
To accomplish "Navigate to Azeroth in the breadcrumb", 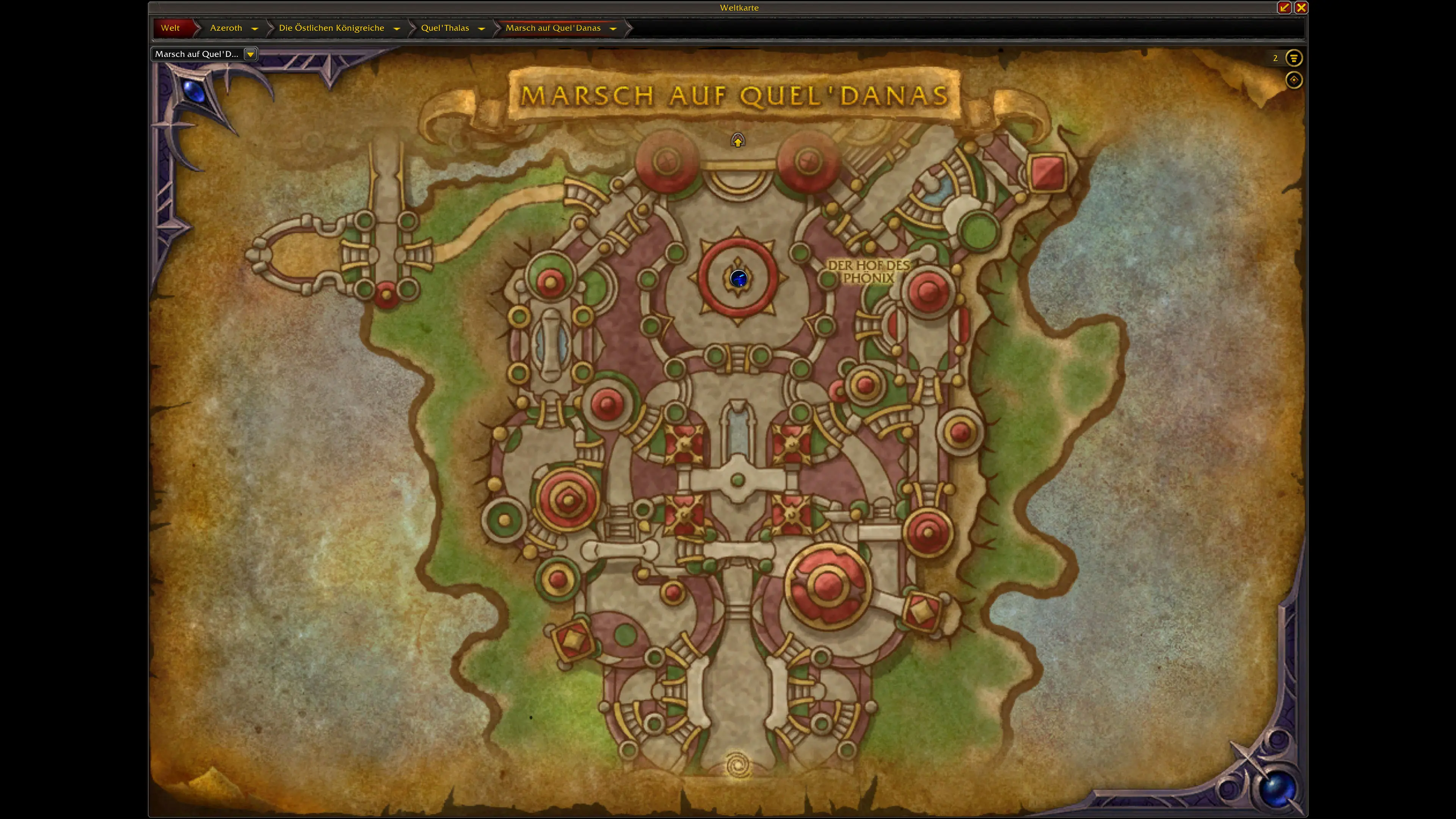I will click(226, 28).
